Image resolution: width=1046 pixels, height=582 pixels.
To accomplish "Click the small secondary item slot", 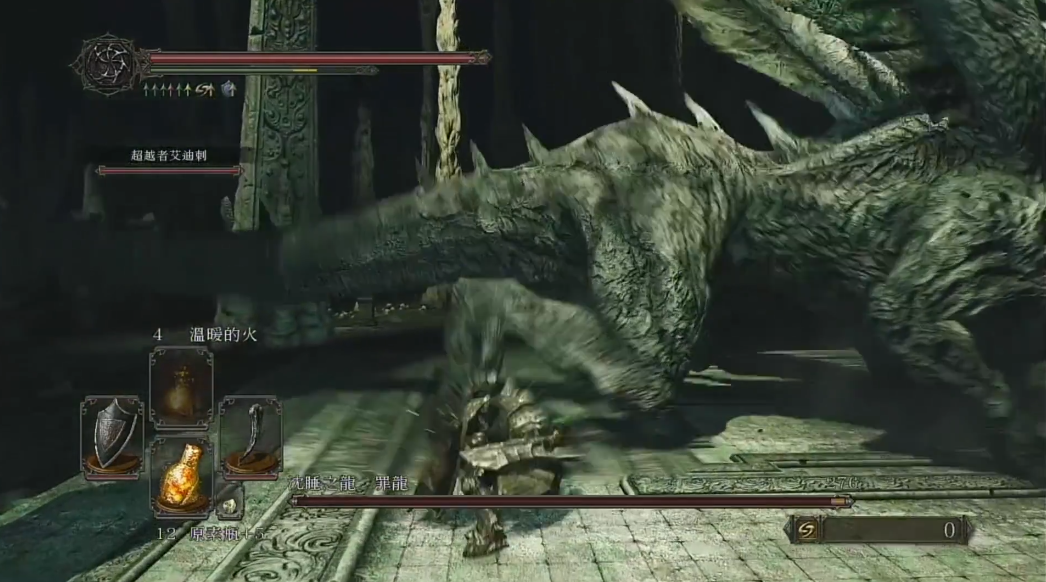I will coord(229,503).
